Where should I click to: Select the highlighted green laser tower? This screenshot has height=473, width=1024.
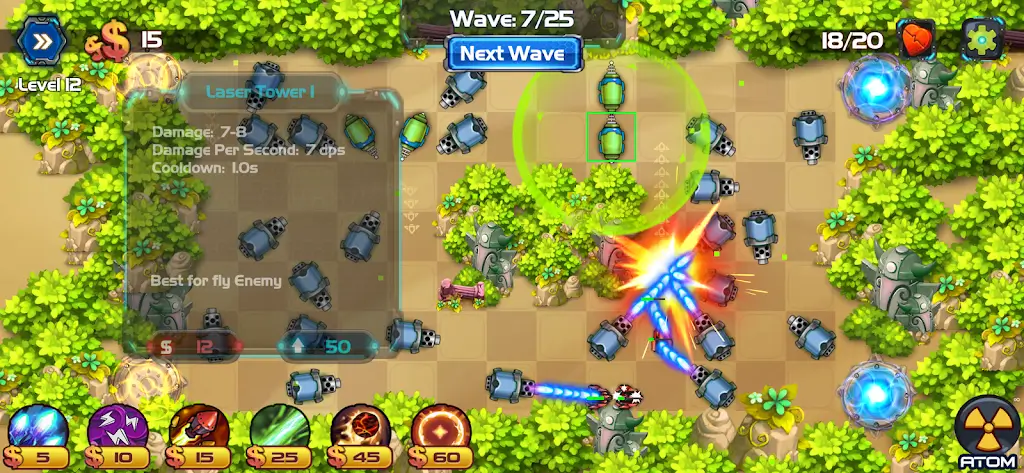pos(610,136)
